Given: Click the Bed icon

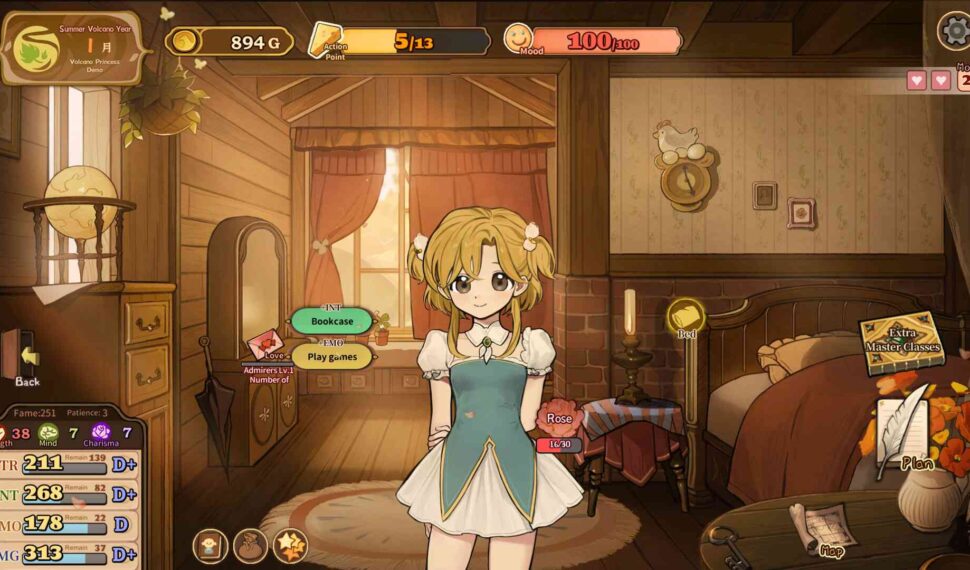Looking at the screenshot, I should 686,318.
